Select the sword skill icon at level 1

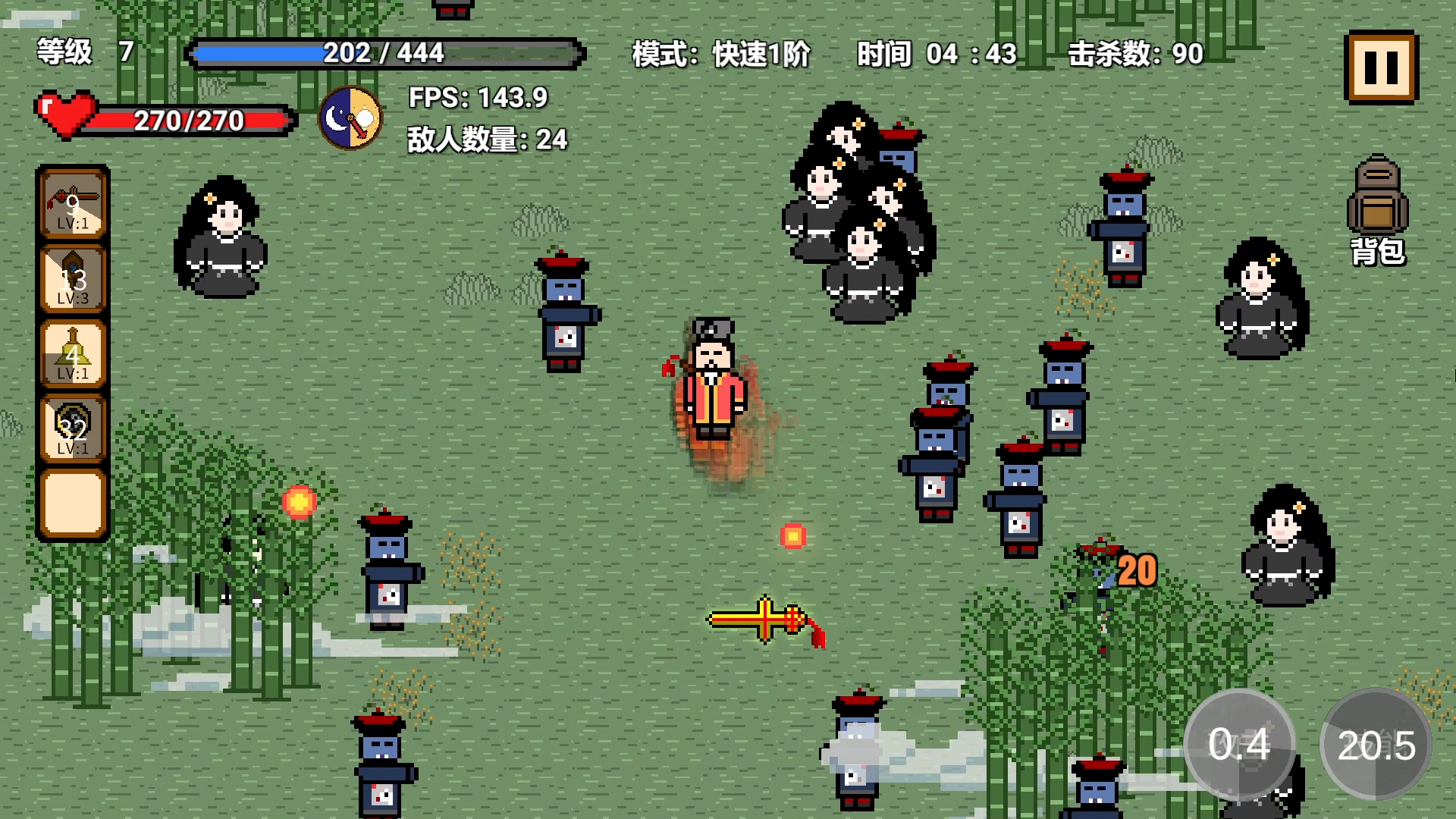pos(74,205)
